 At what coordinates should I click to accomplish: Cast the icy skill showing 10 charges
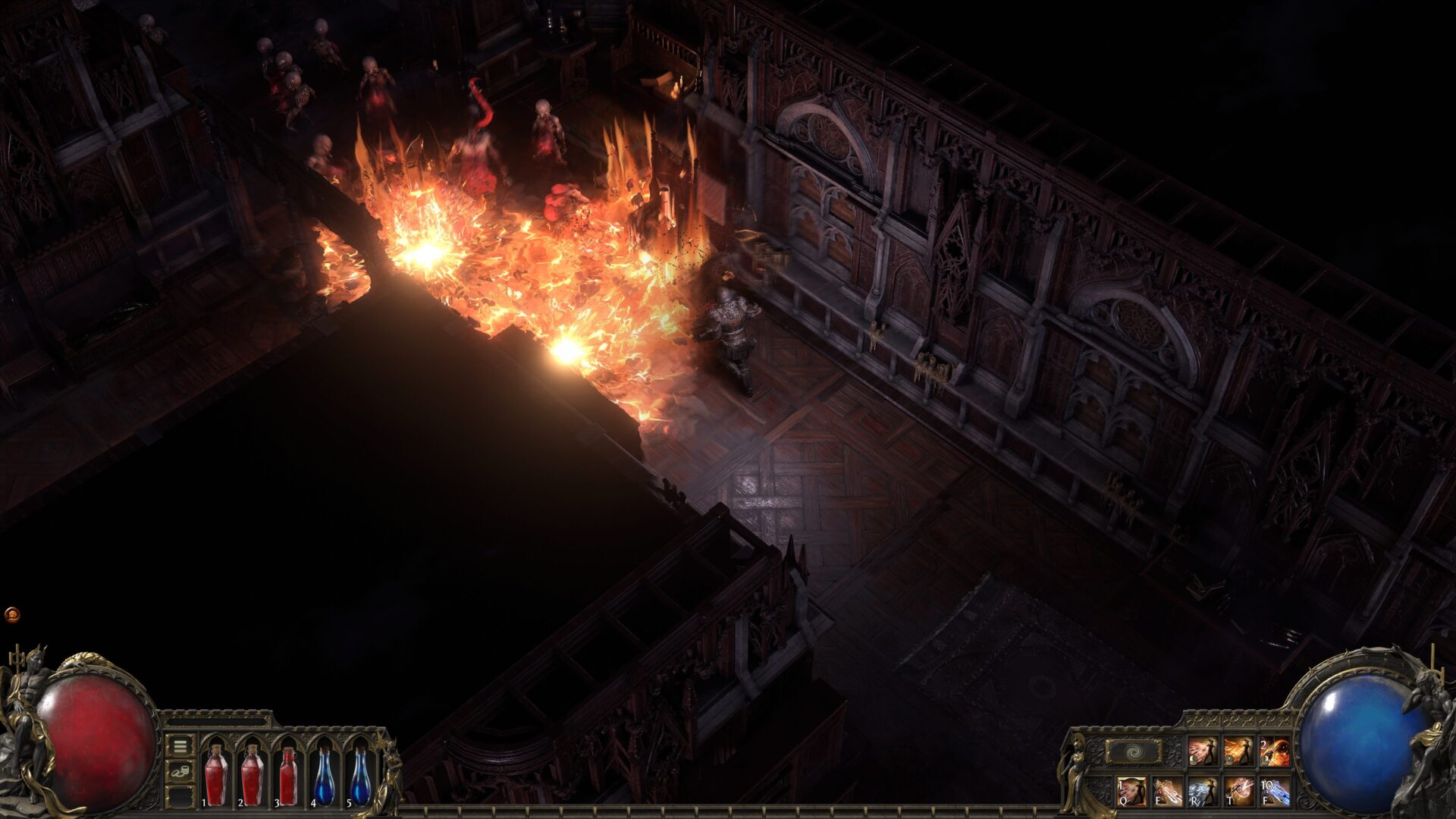coord(1275,792)
